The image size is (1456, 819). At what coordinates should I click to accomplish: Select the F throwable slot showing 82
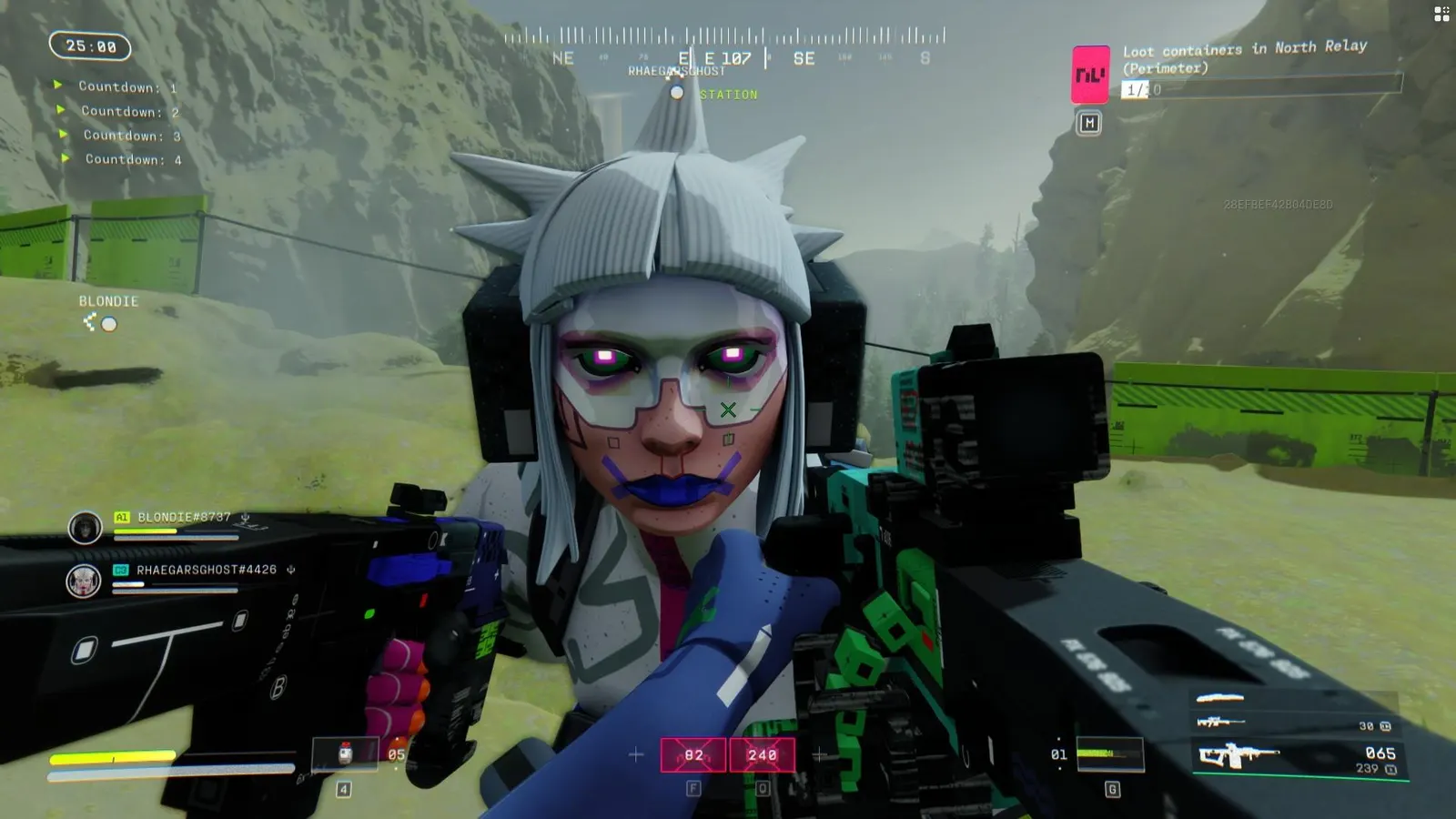point(693,754)
